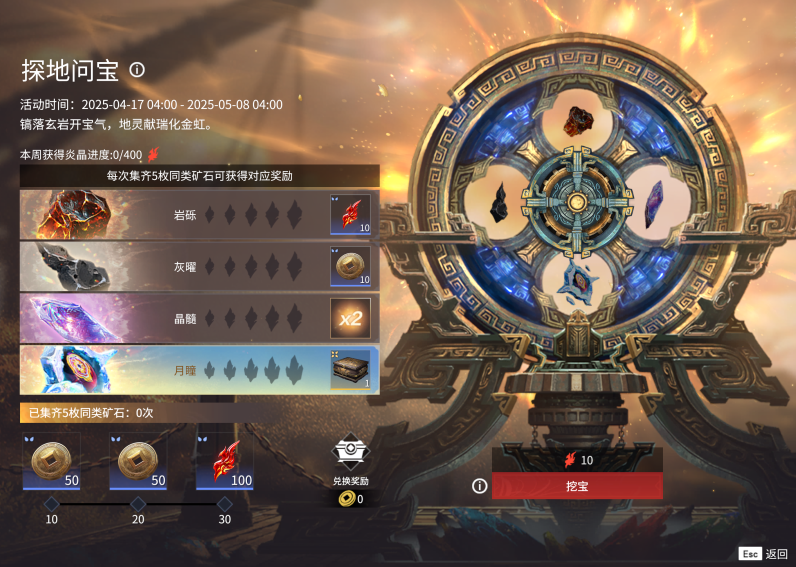The height and width of the screenshot is (567, 796).
Task: Show info icon next to 挖宝 button
Action: click(480, 486)
